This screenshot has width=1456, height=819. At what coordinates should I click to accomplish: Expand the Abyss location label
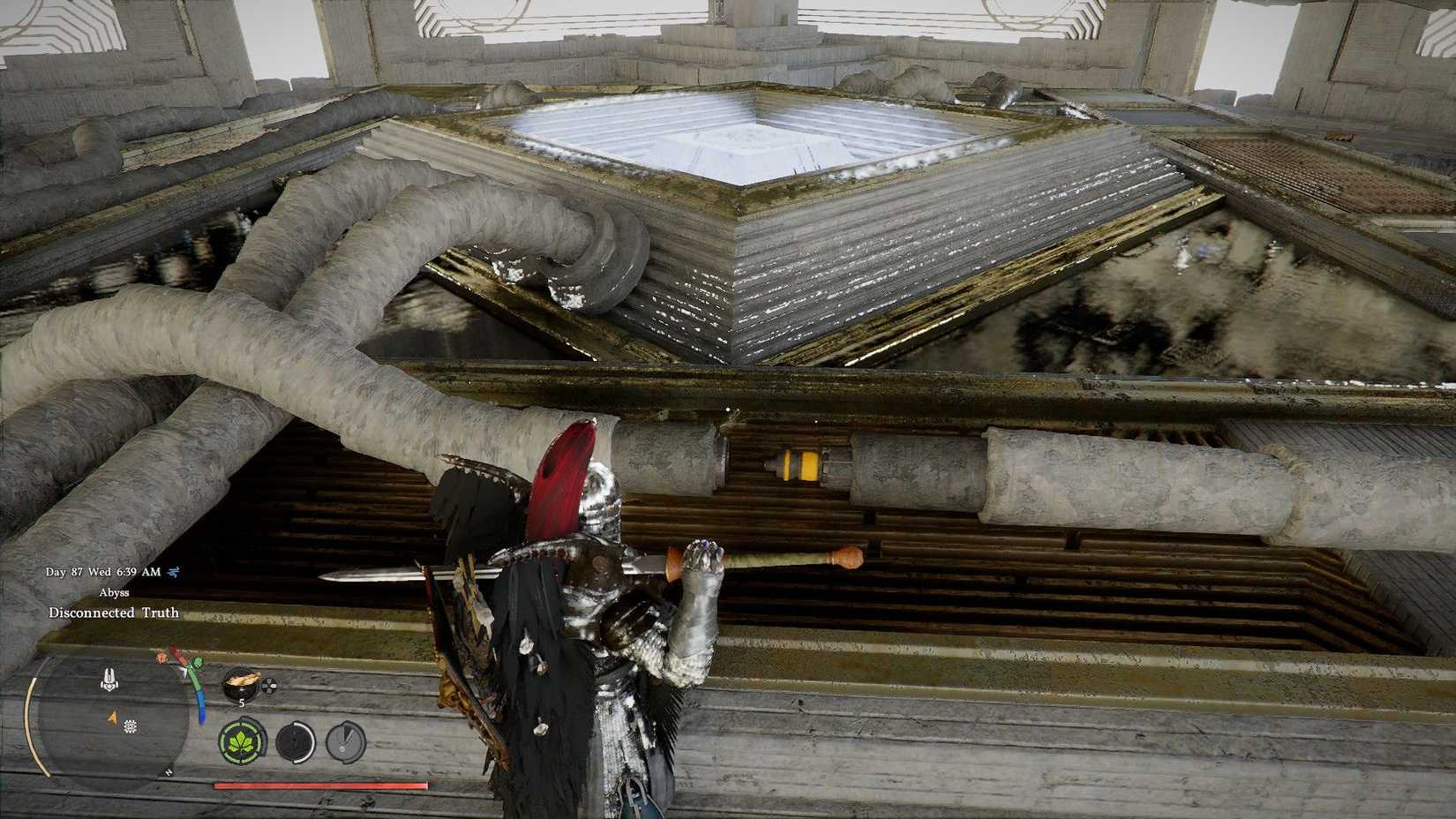[x=113, y=592]
